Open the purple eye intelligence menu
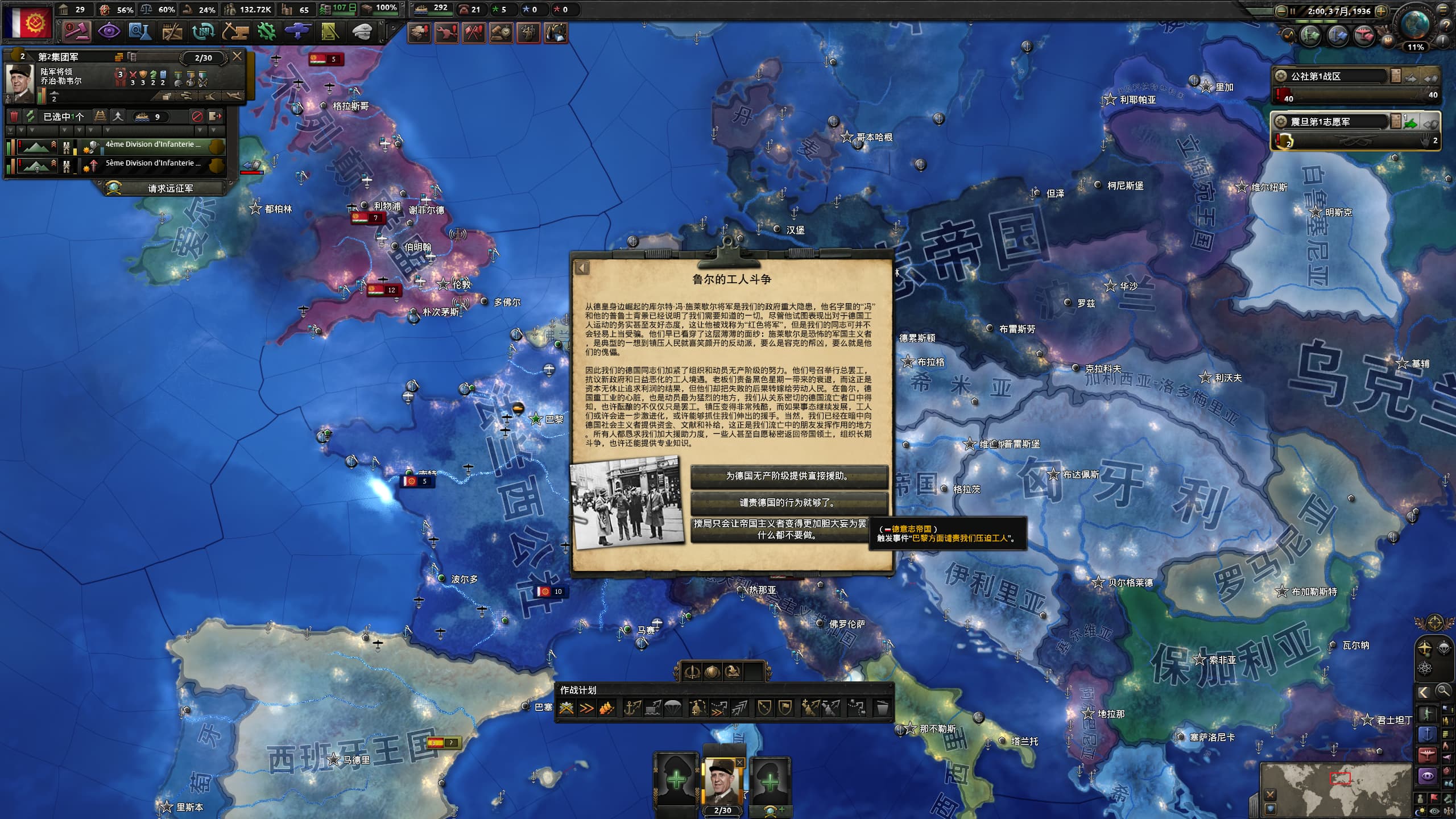Image resolution: width=1456 pixels, height=819 pixels. (108, 31)
